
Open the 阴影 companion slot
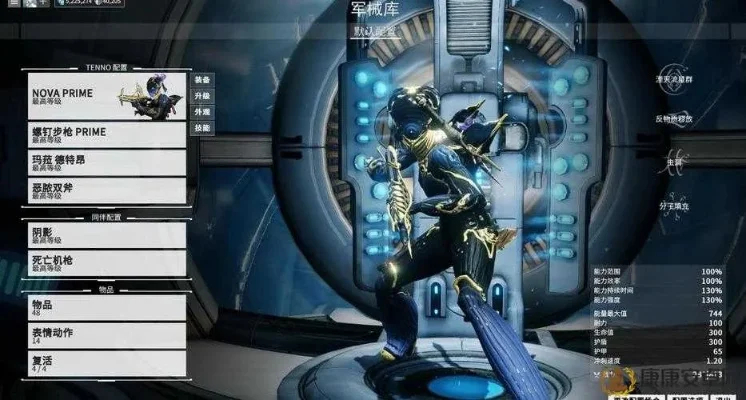click(x=104, y=235)
